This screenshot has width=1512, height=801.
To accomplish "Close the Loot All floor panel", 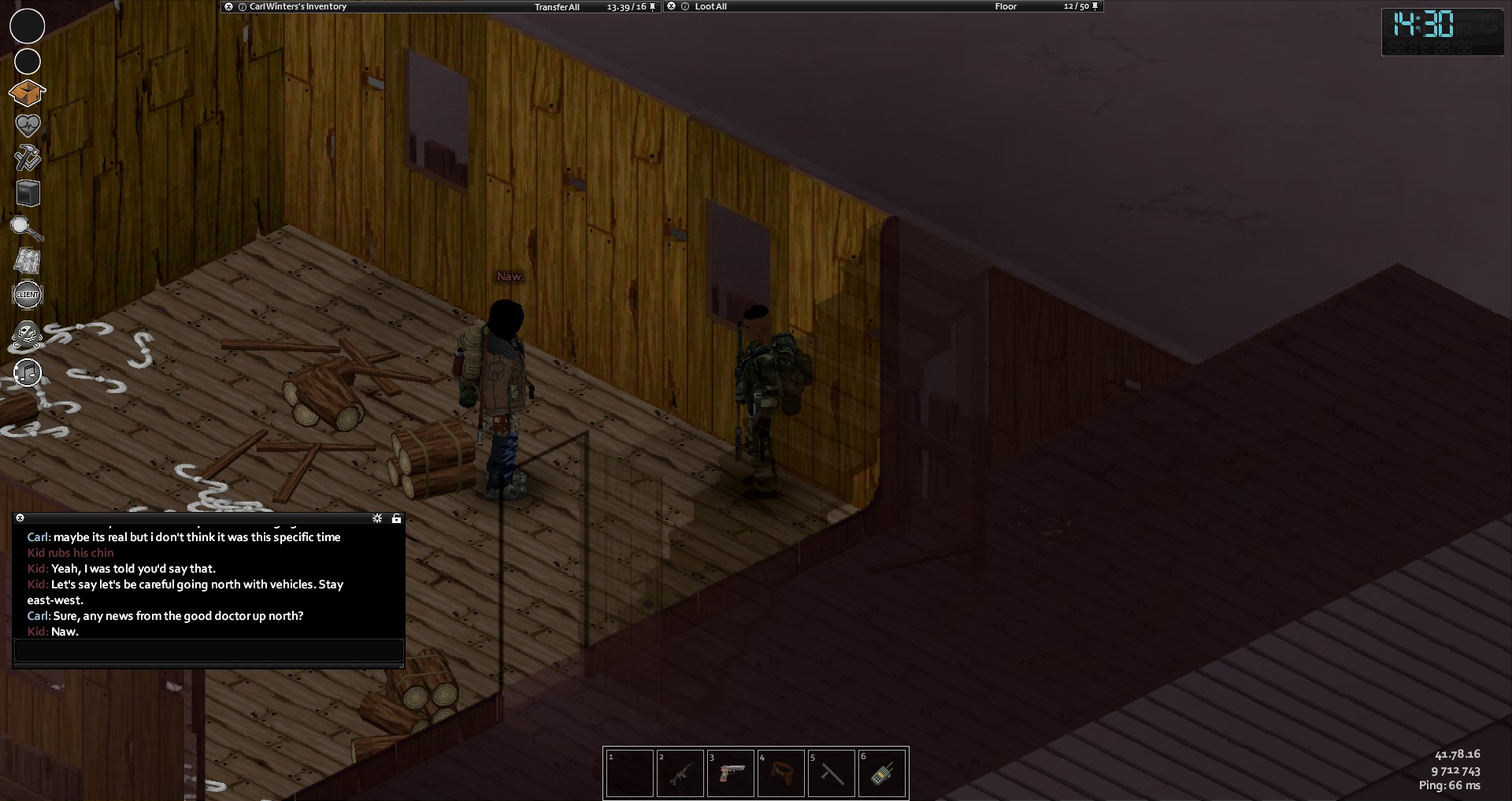I will pos(671,6).
